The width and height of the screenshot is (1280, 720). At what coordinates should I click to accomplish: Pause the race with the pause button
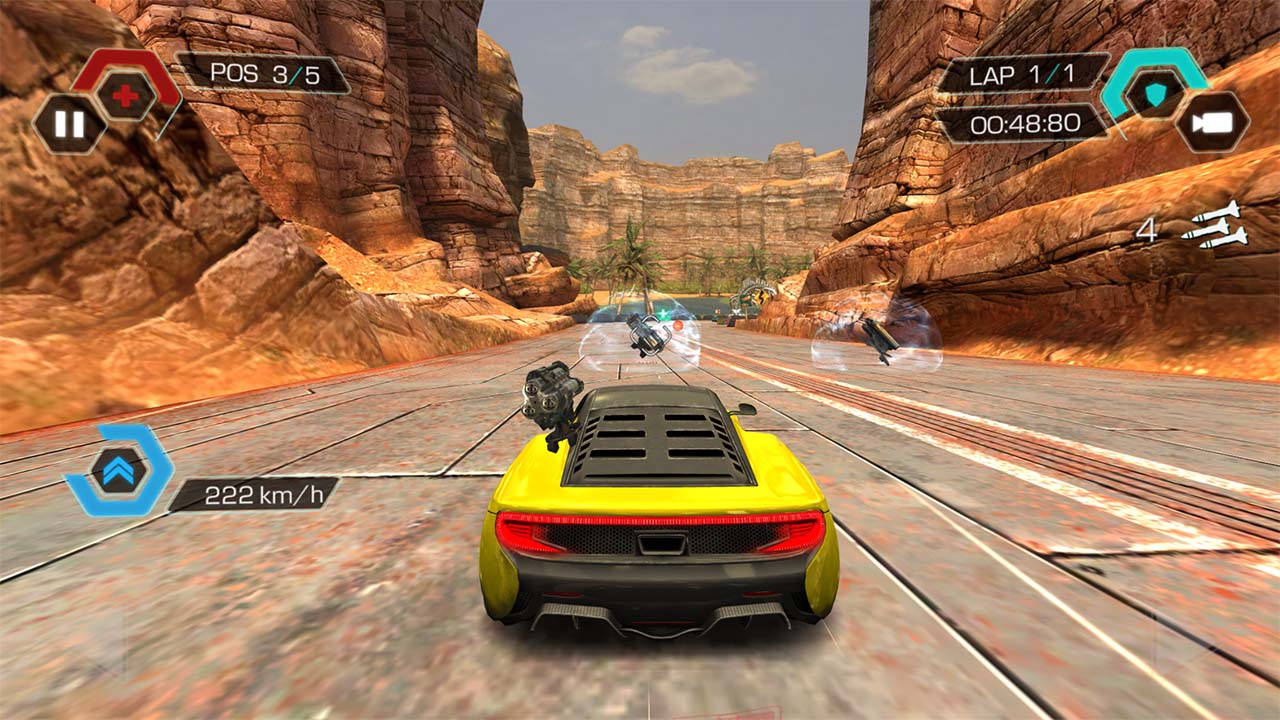[69, 125]
